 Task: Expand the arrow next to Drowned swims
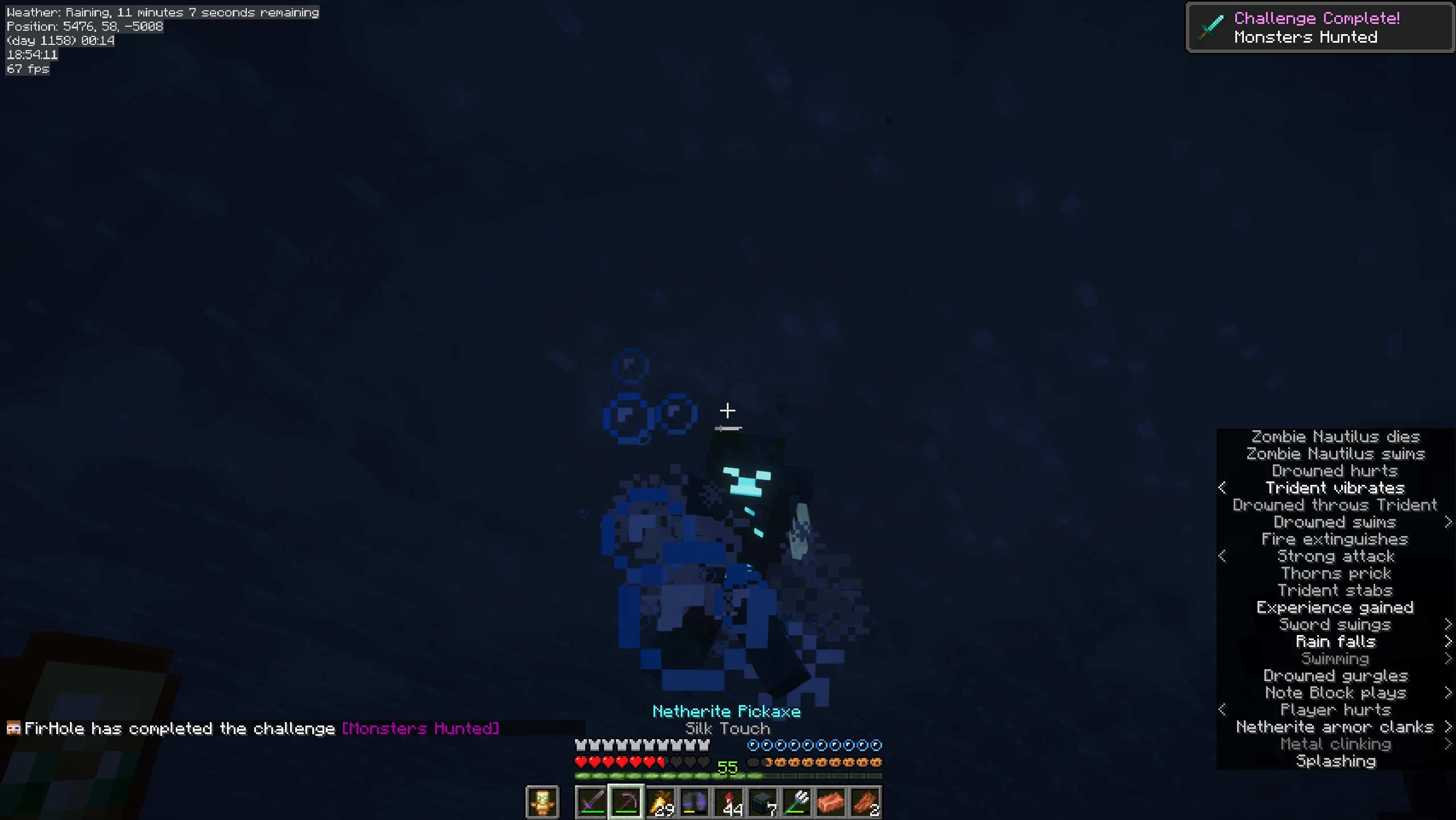click(1448, 522)
